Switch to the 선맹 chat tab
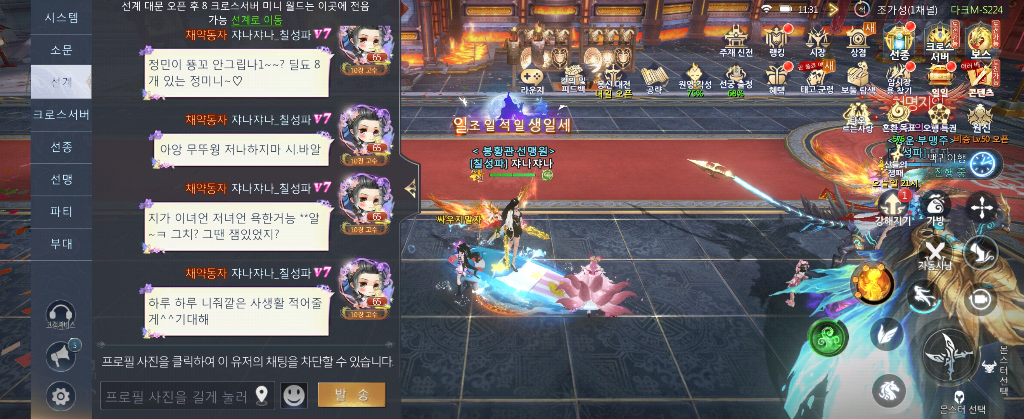Screen dimensions: 1024x419 pyautogui.click(x=62, y=180)
